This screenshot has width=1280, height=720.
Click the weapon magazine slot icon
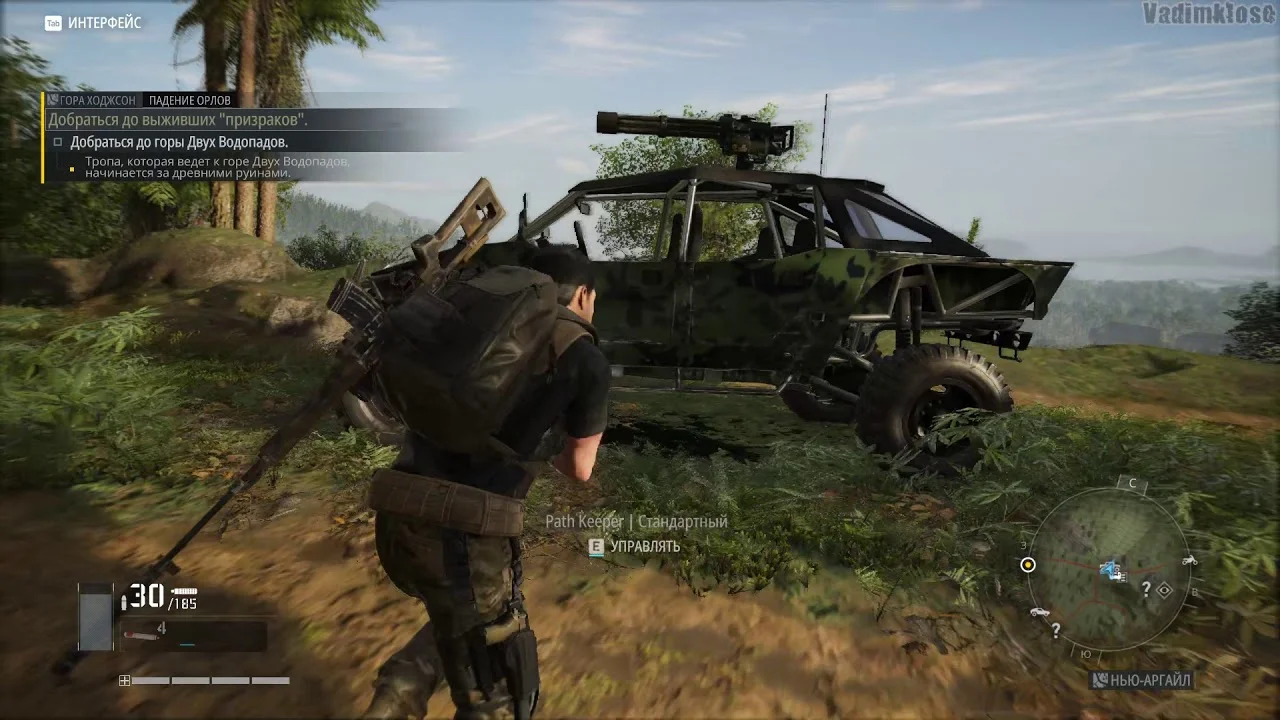96,617
